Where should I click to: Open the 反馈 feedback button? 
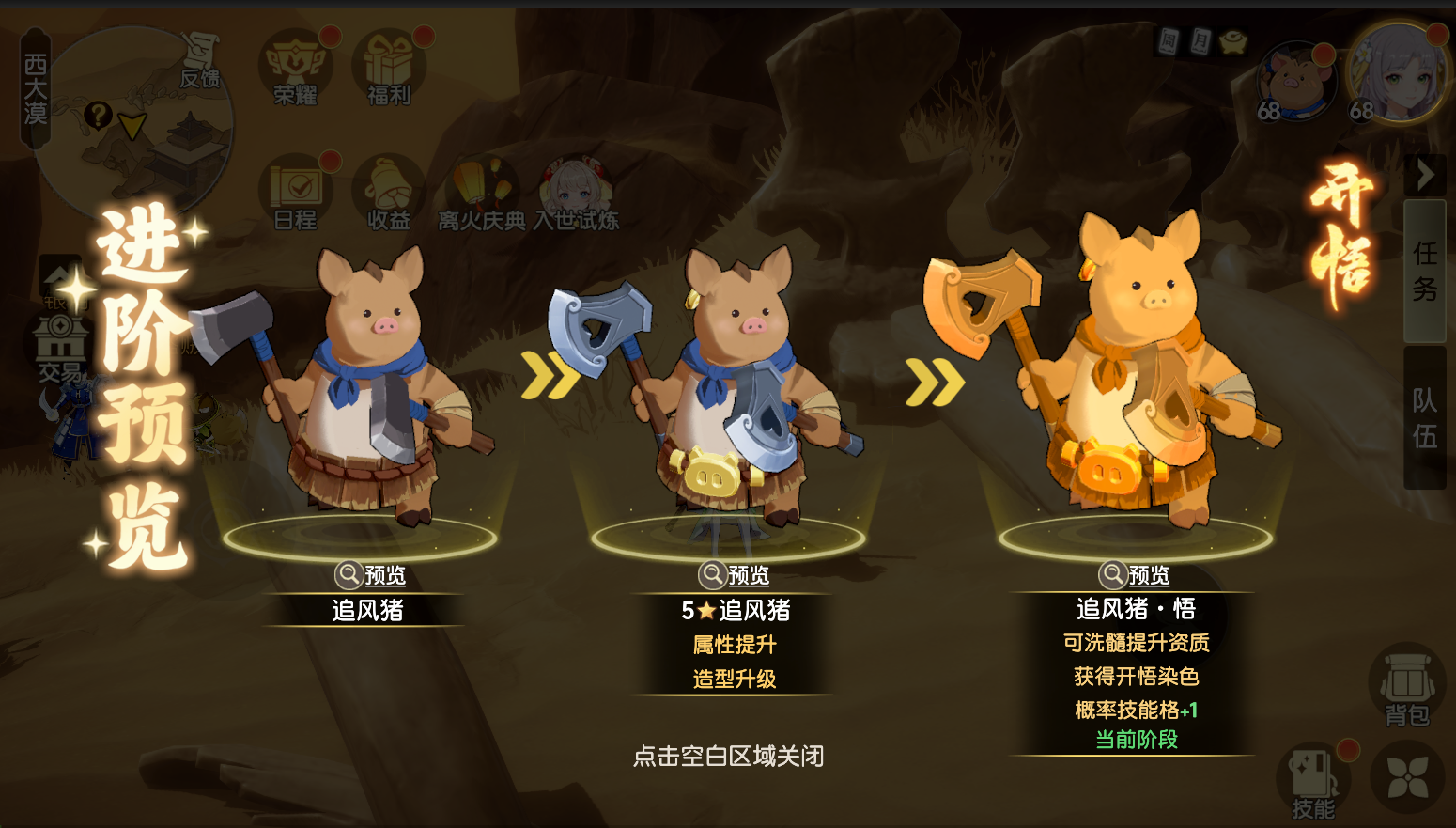[200, 61]
